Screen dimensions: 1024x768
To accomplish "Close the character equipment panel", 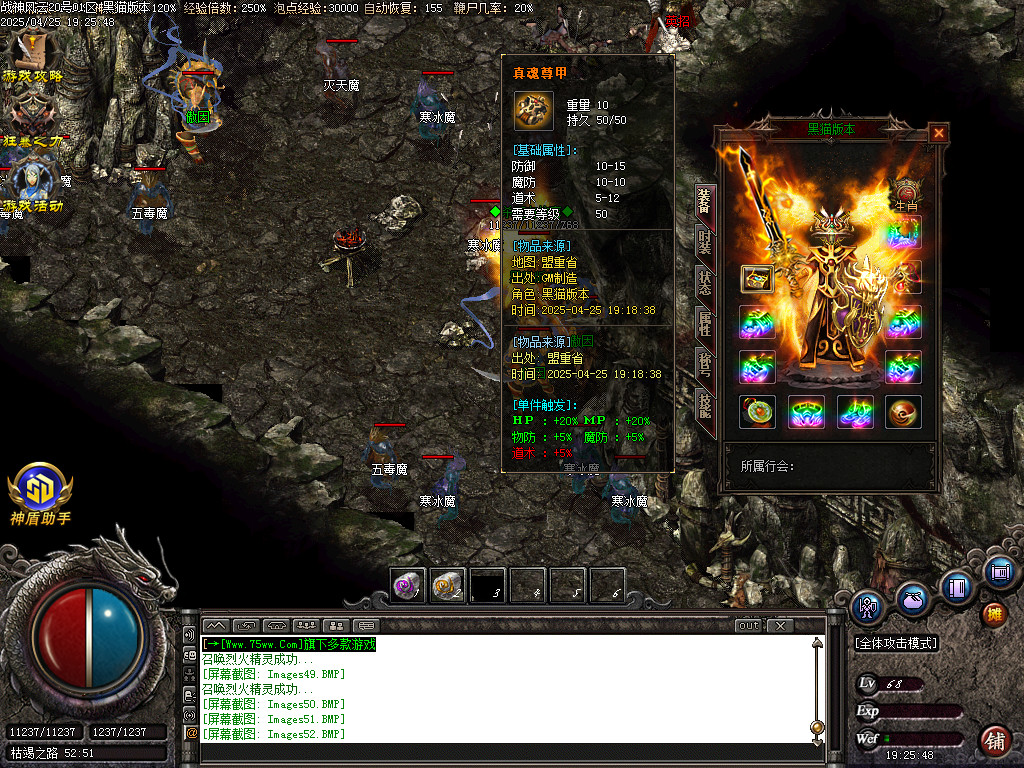I will (x=938, y=132).
